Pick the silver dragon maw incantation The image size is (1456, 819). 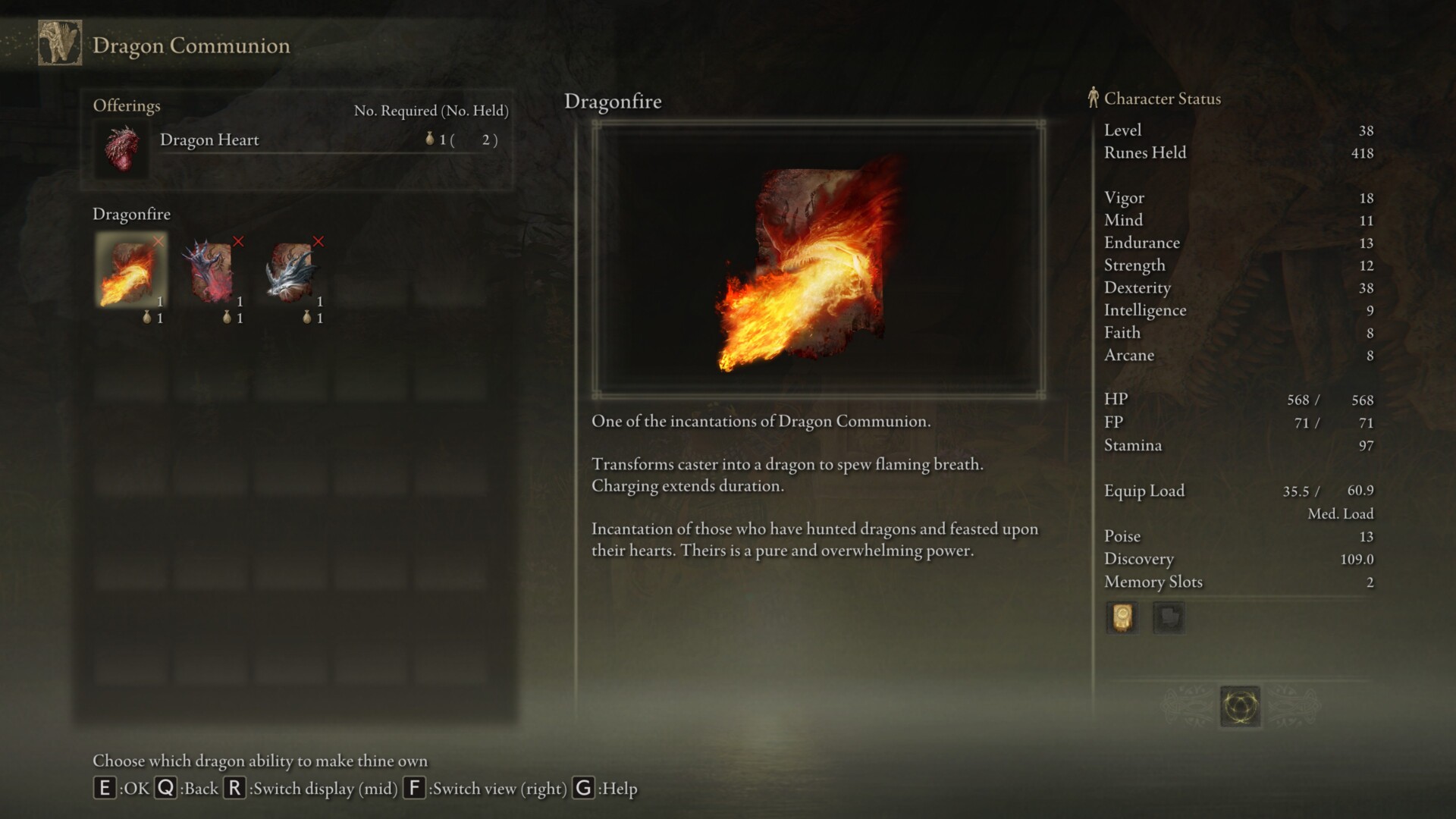tap(292, 271)
